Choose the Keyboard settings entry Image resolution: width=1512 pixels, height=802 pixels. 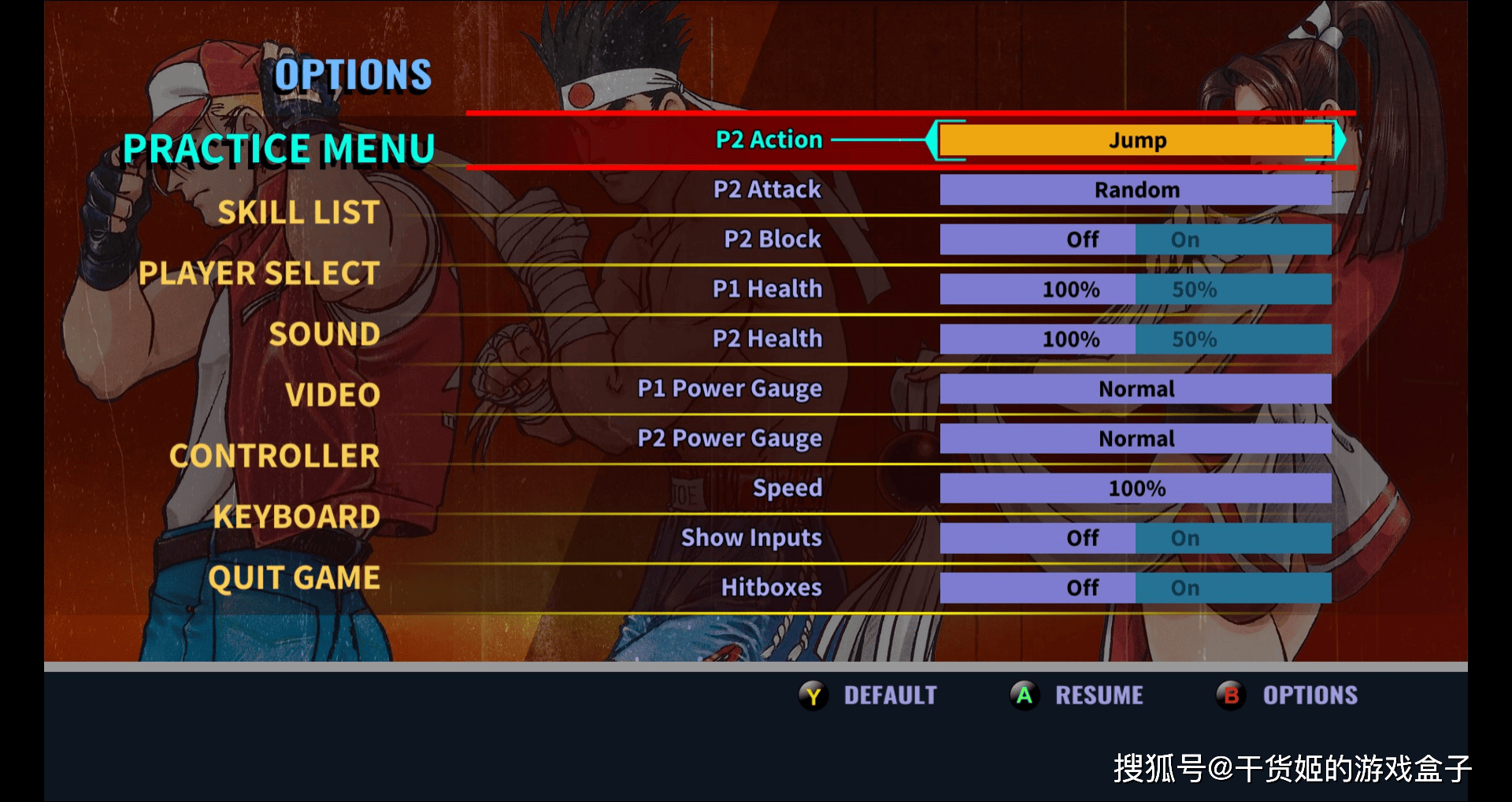pos(296,517)
